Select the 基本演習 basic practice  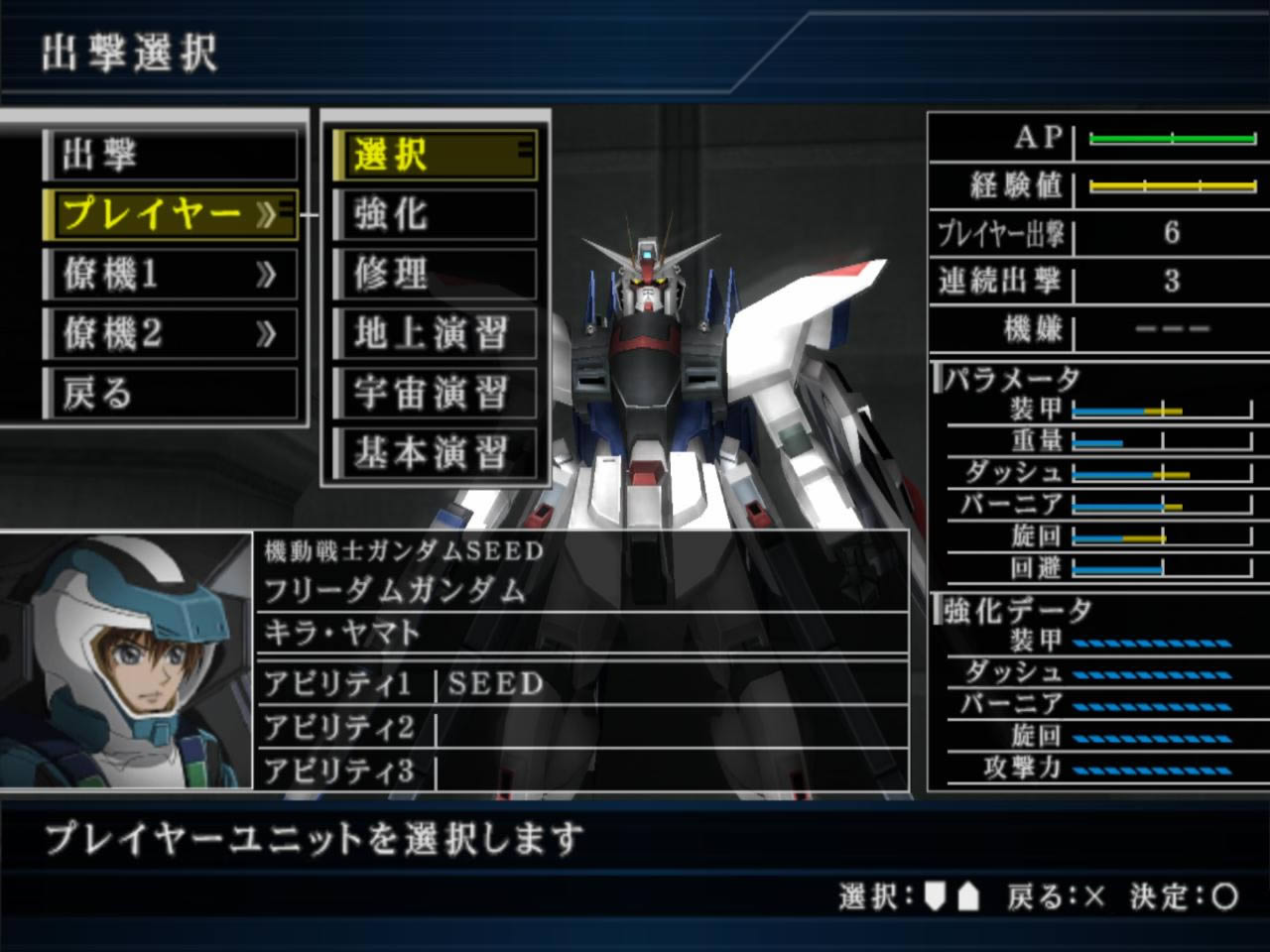[x=434, y=454]
